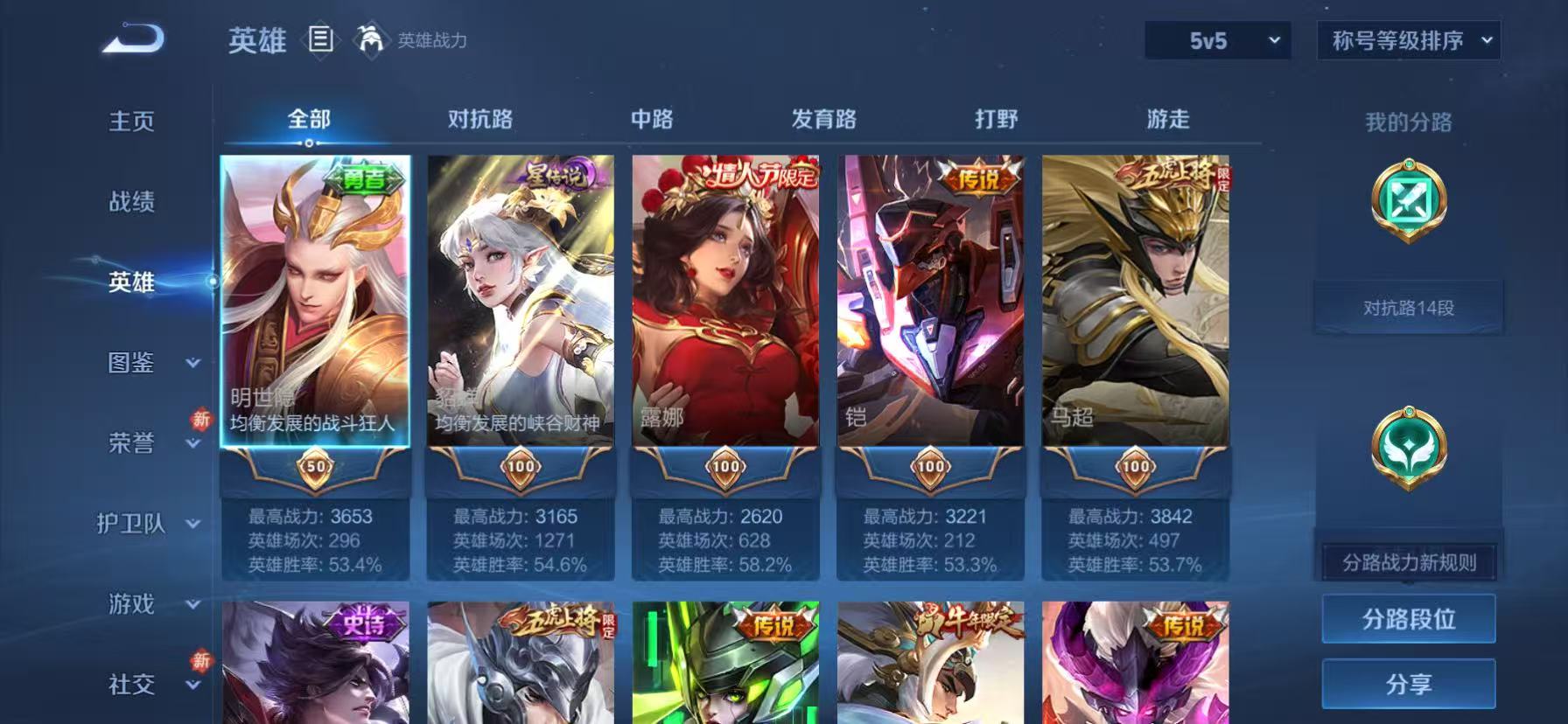Select the 露娜 hero card
The height and width of the screenshot is (724, 1568).
click(x=725, y=306)
